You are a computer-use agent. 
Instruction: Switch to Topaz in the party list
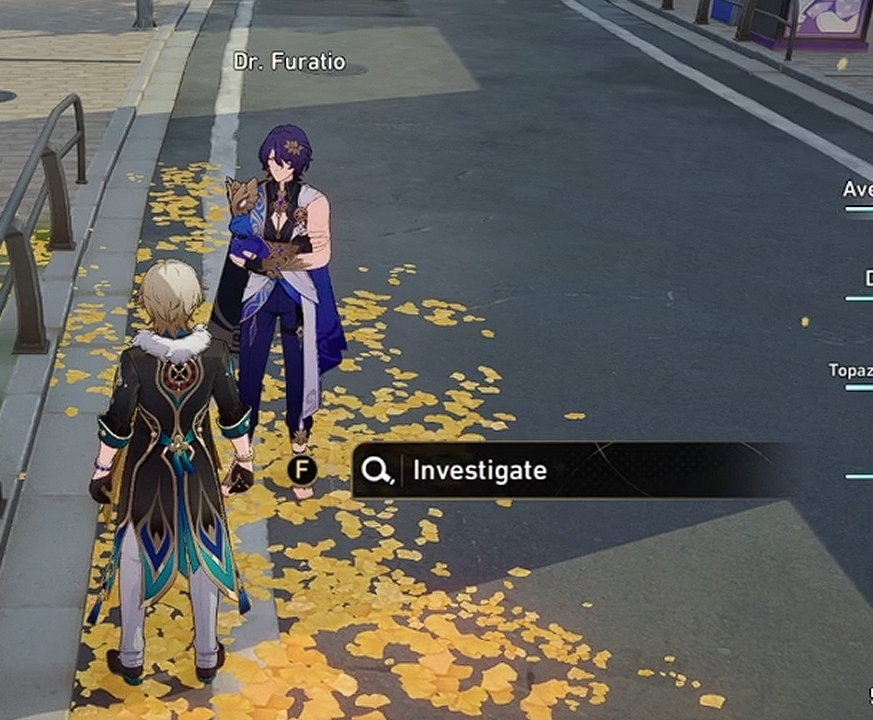click(x=851, y=371)
